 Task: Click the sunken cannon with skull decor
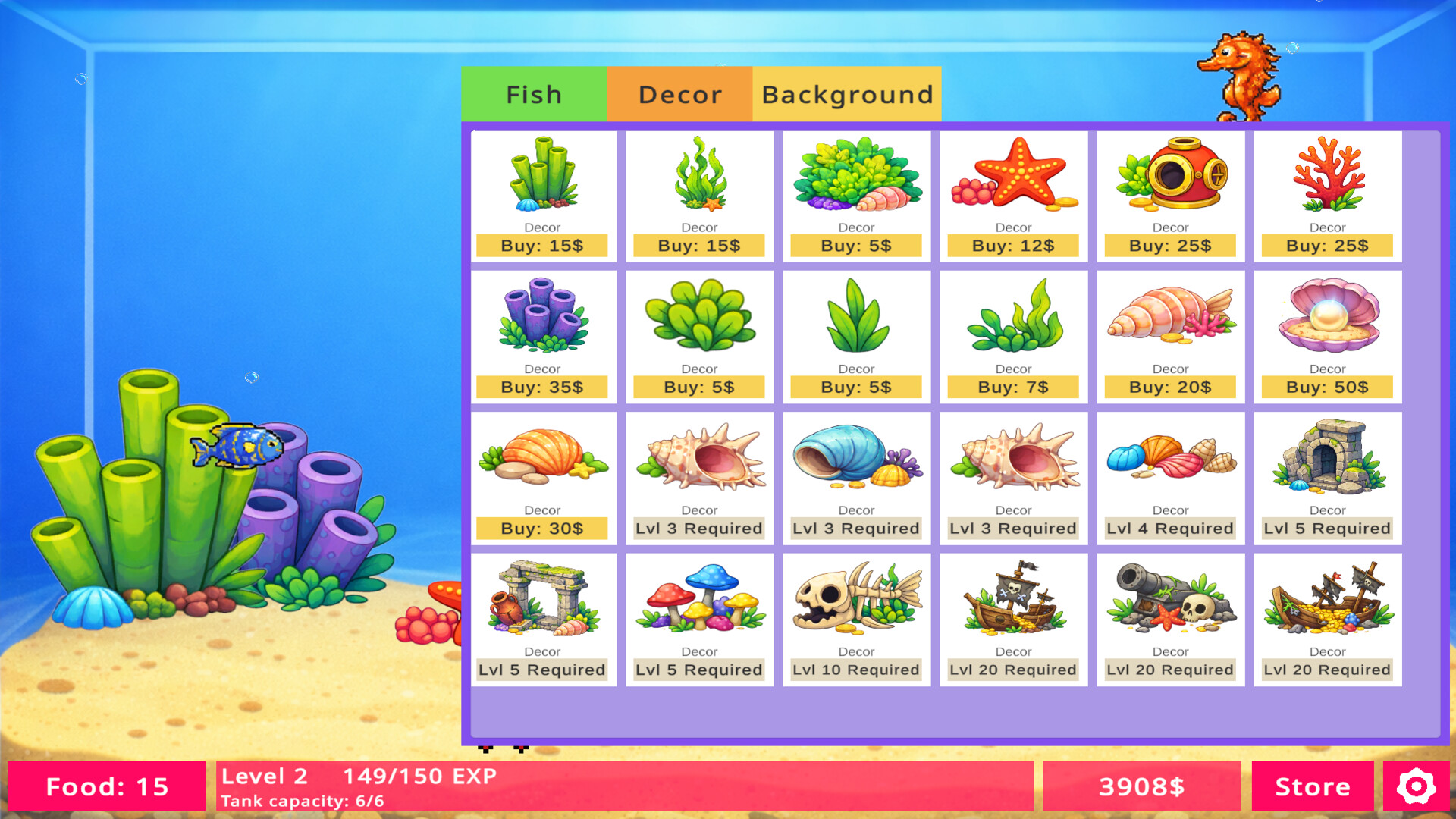click(1169, 603)
